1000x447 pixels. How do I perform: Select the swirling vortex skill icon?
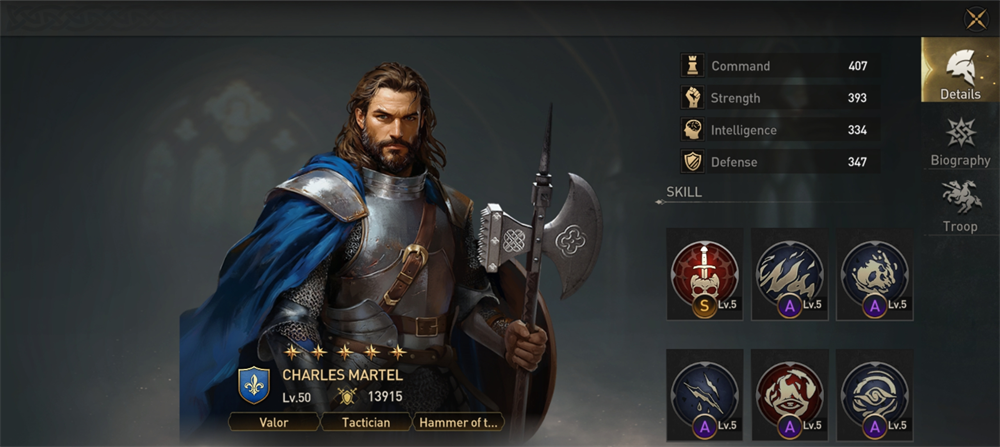coord(874,394)
